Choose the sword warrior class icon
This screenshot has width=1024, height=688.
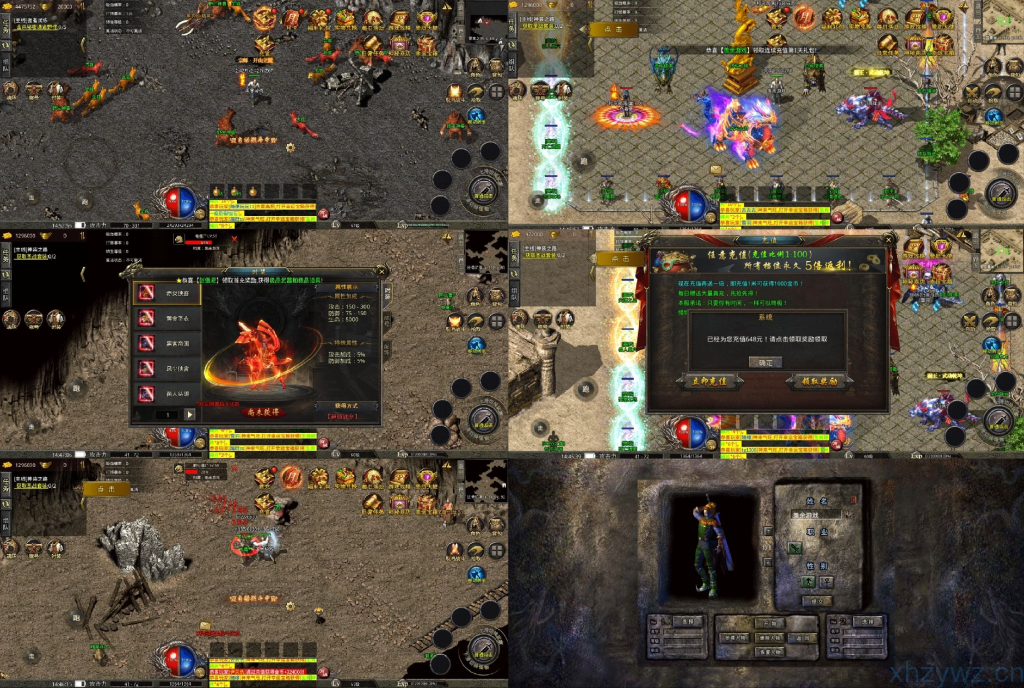(797, 548)
